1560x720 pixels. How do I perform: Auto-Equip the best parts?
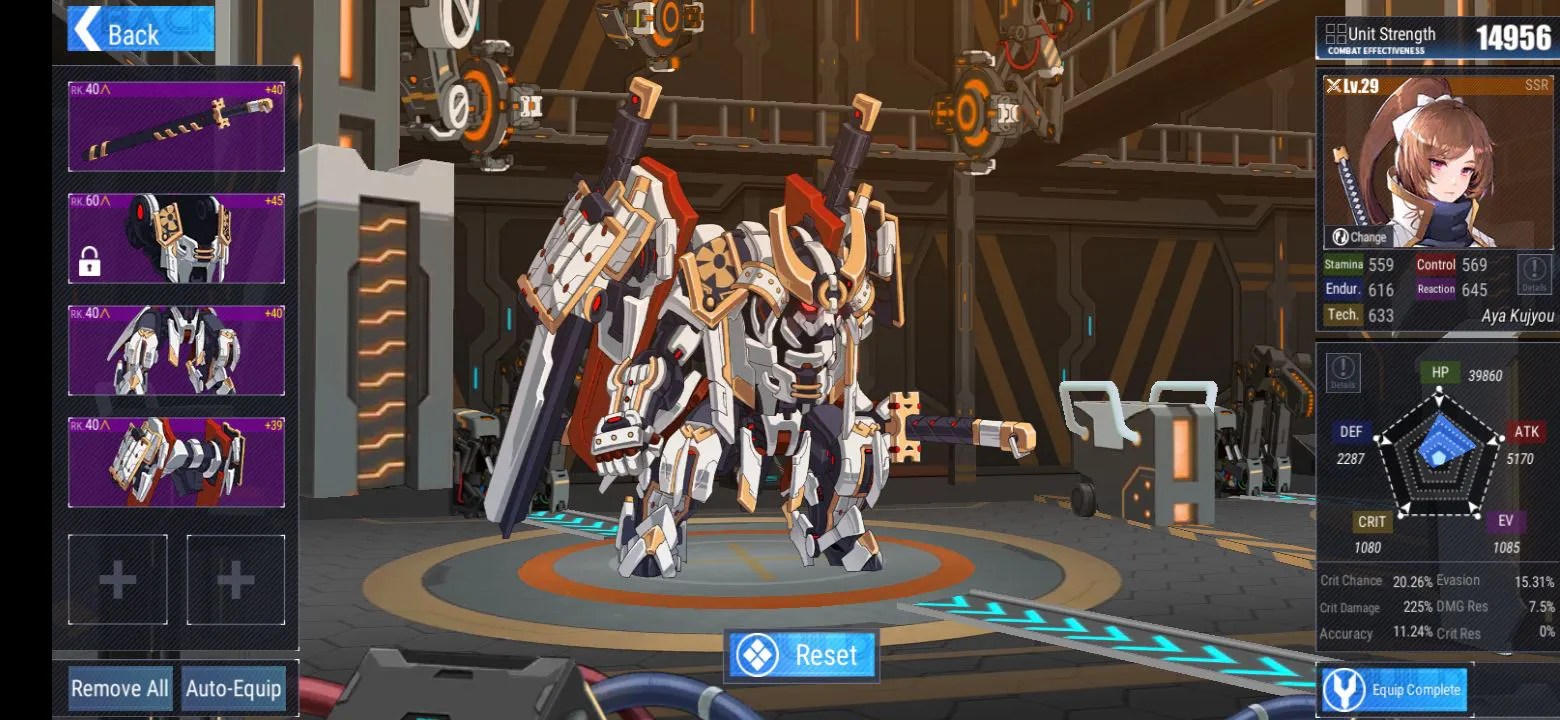click(234, 689)
